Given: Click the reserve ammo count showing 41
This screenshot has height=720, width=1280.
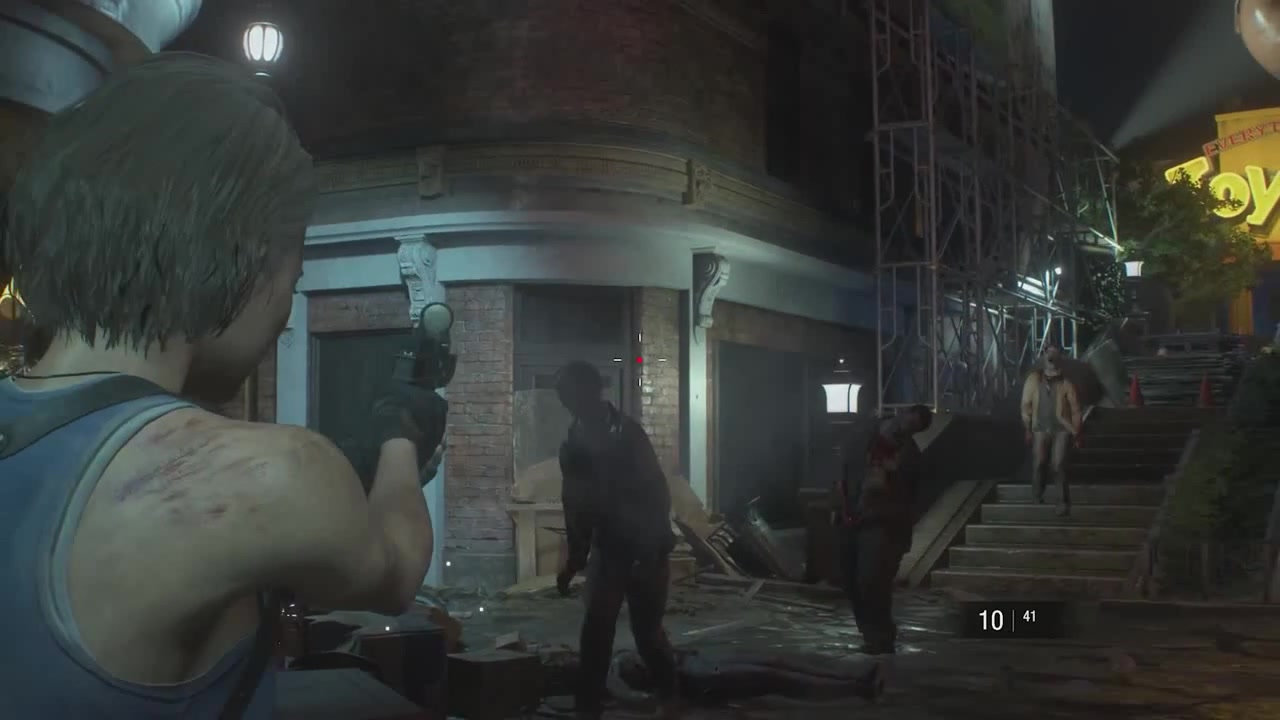Looking at the screenshot, I should [1029, 616].
